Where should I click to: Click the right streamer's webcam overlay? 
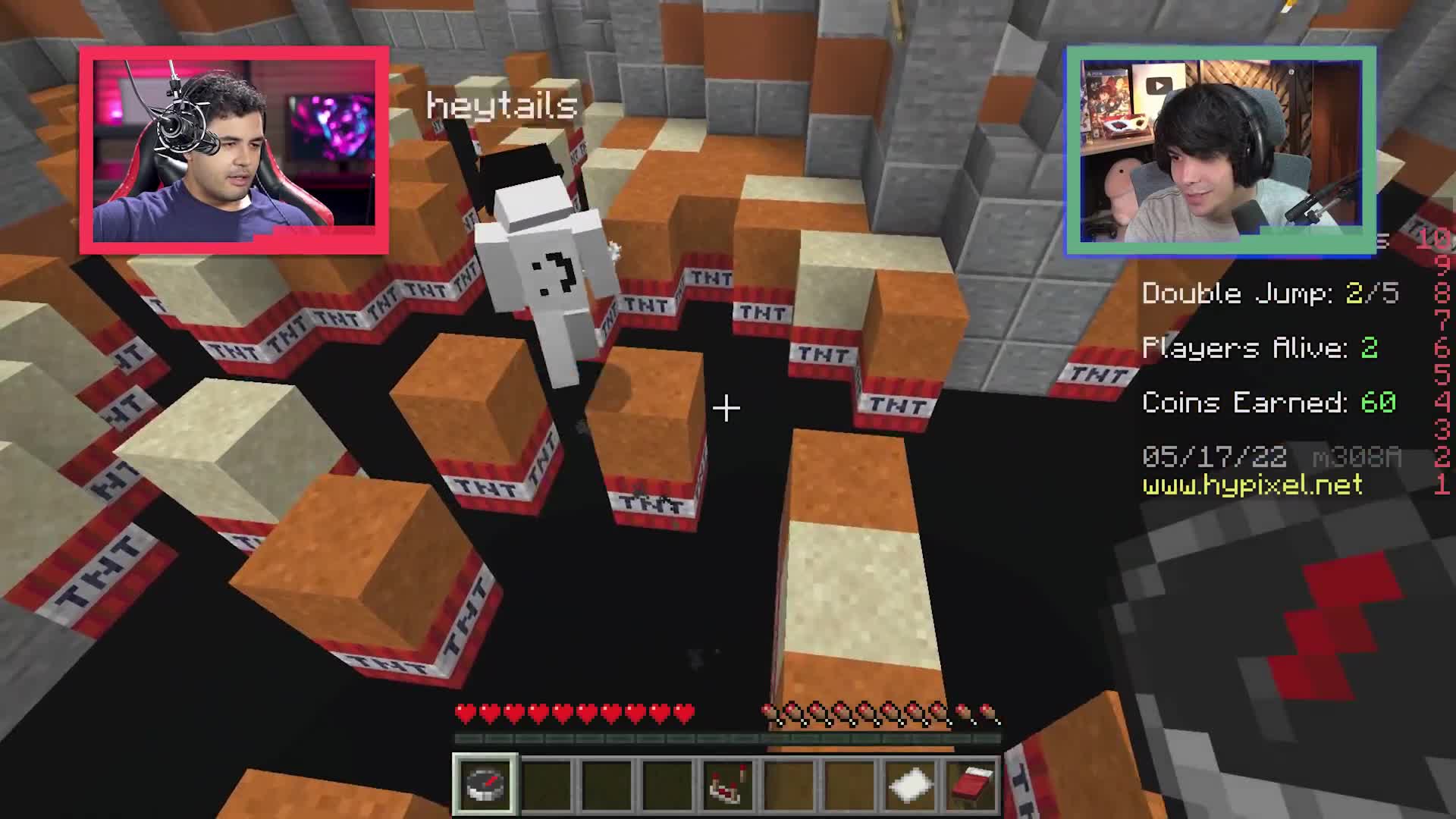click(x=1221, y=149)
